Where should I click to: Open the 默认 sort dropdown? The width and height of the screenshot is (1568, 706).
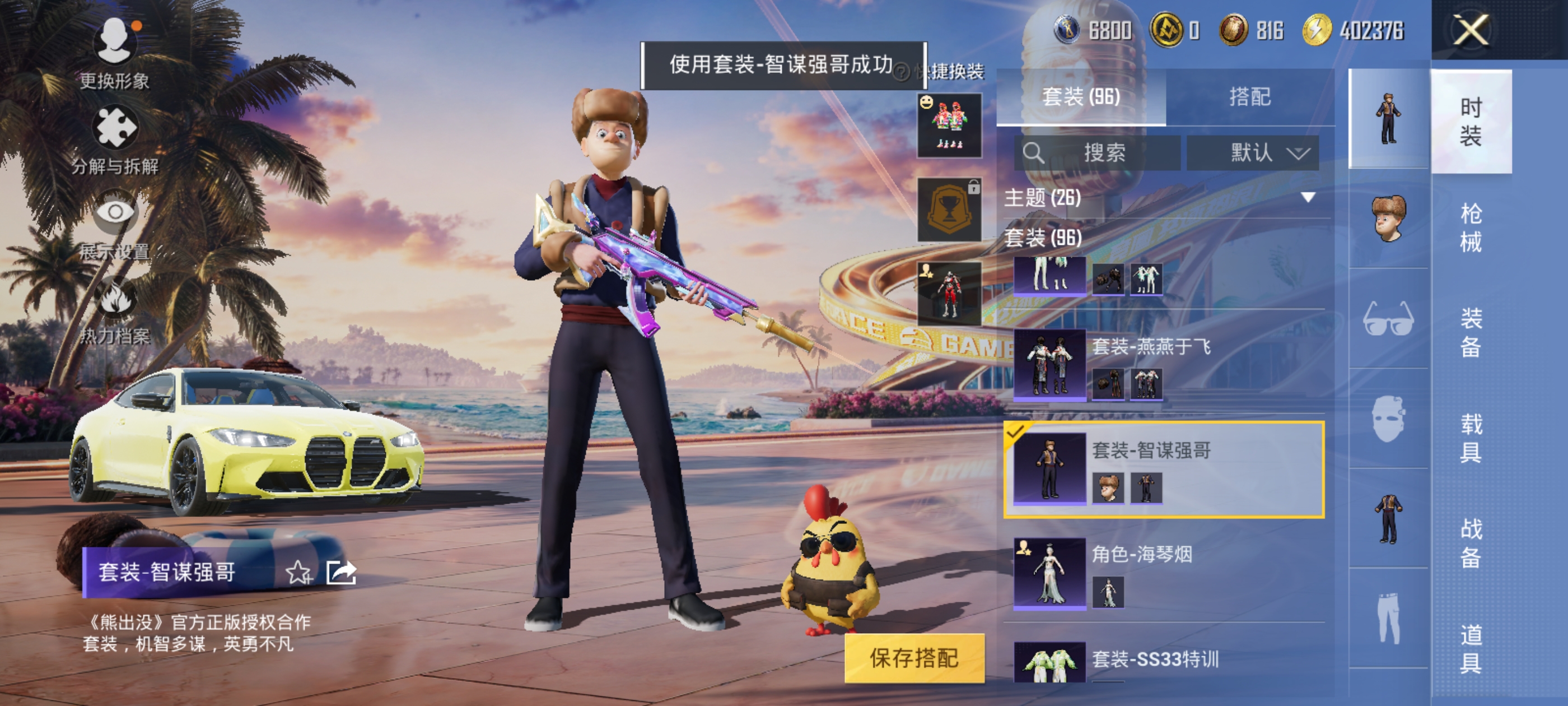point(1253,152)
